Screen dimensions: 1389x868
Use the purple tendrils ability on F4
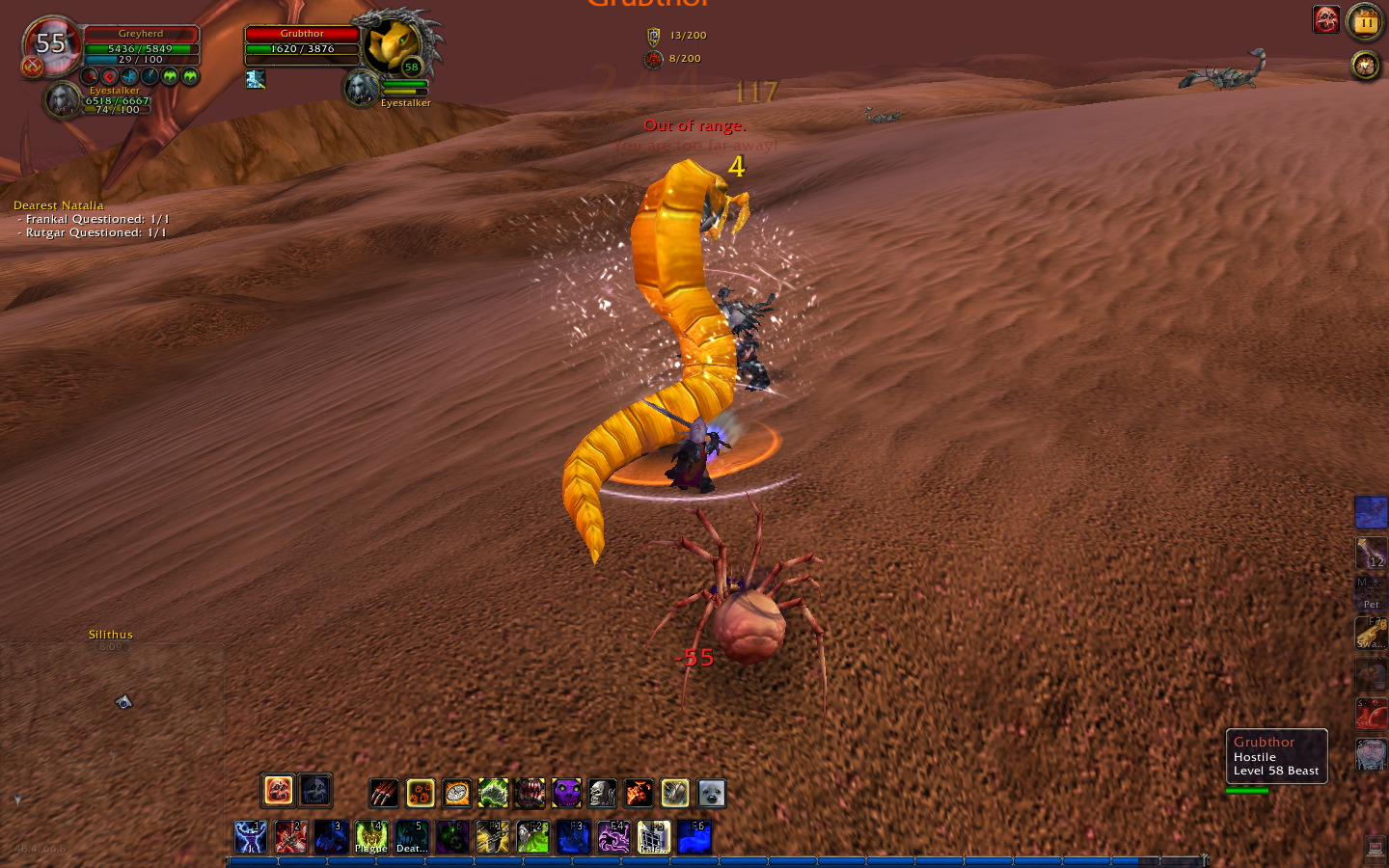pyautogui.click(x=613, y=837)
